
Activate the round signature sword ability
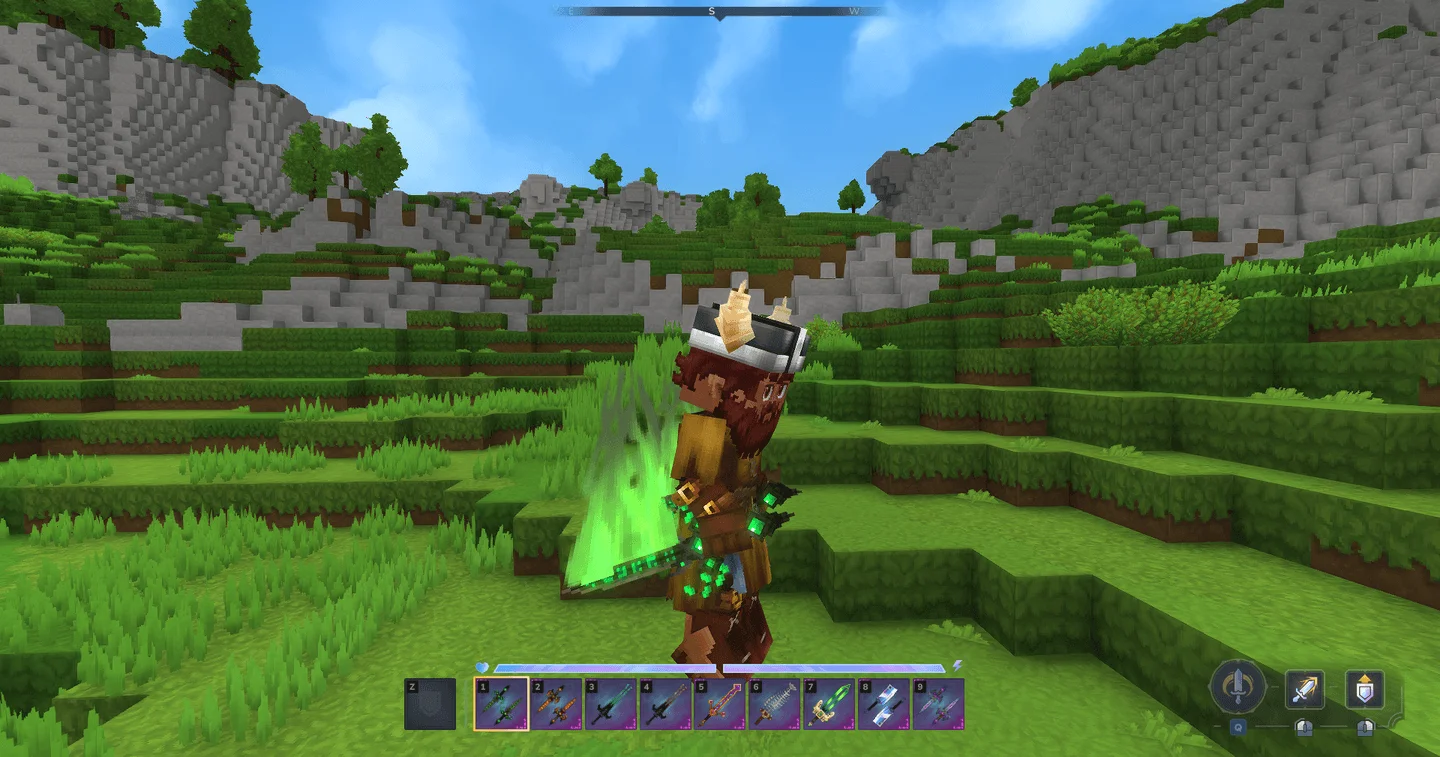[x=1238, y=687]
